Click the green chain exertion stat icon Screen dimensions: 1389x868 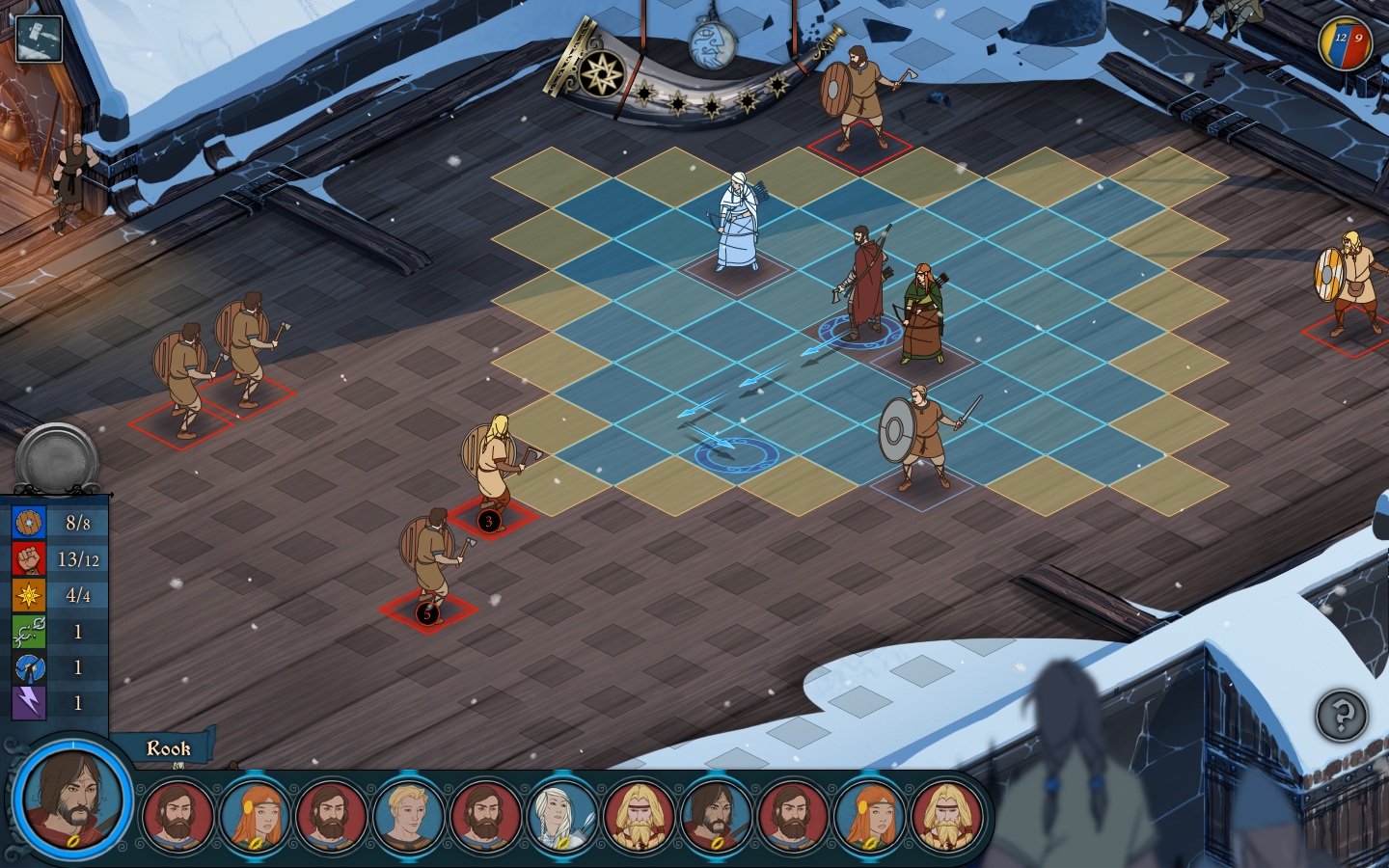click(29, 632)
